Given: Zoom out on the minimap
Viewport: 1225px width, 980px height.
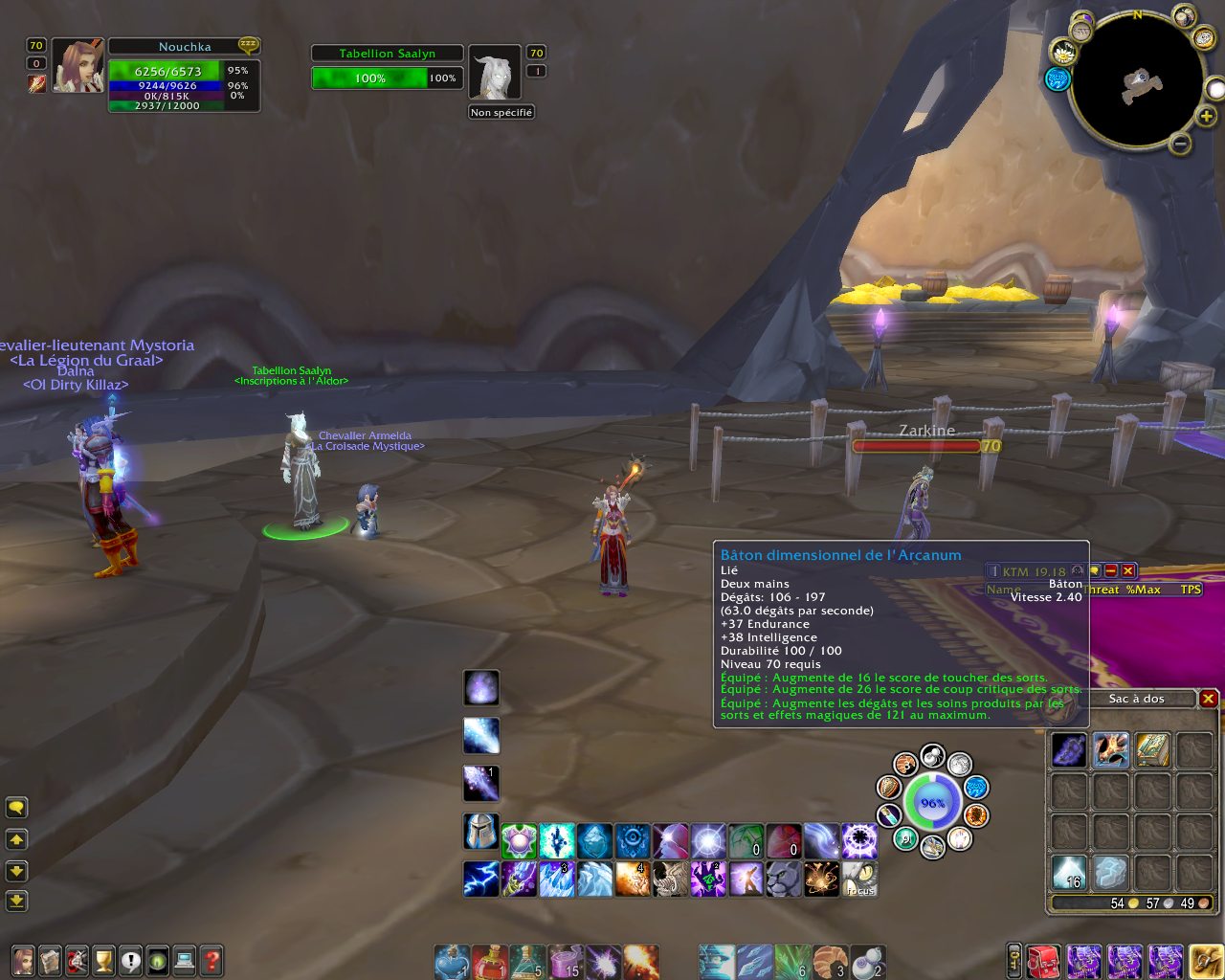Looking at the screenshot, I should click(1180, 145).
